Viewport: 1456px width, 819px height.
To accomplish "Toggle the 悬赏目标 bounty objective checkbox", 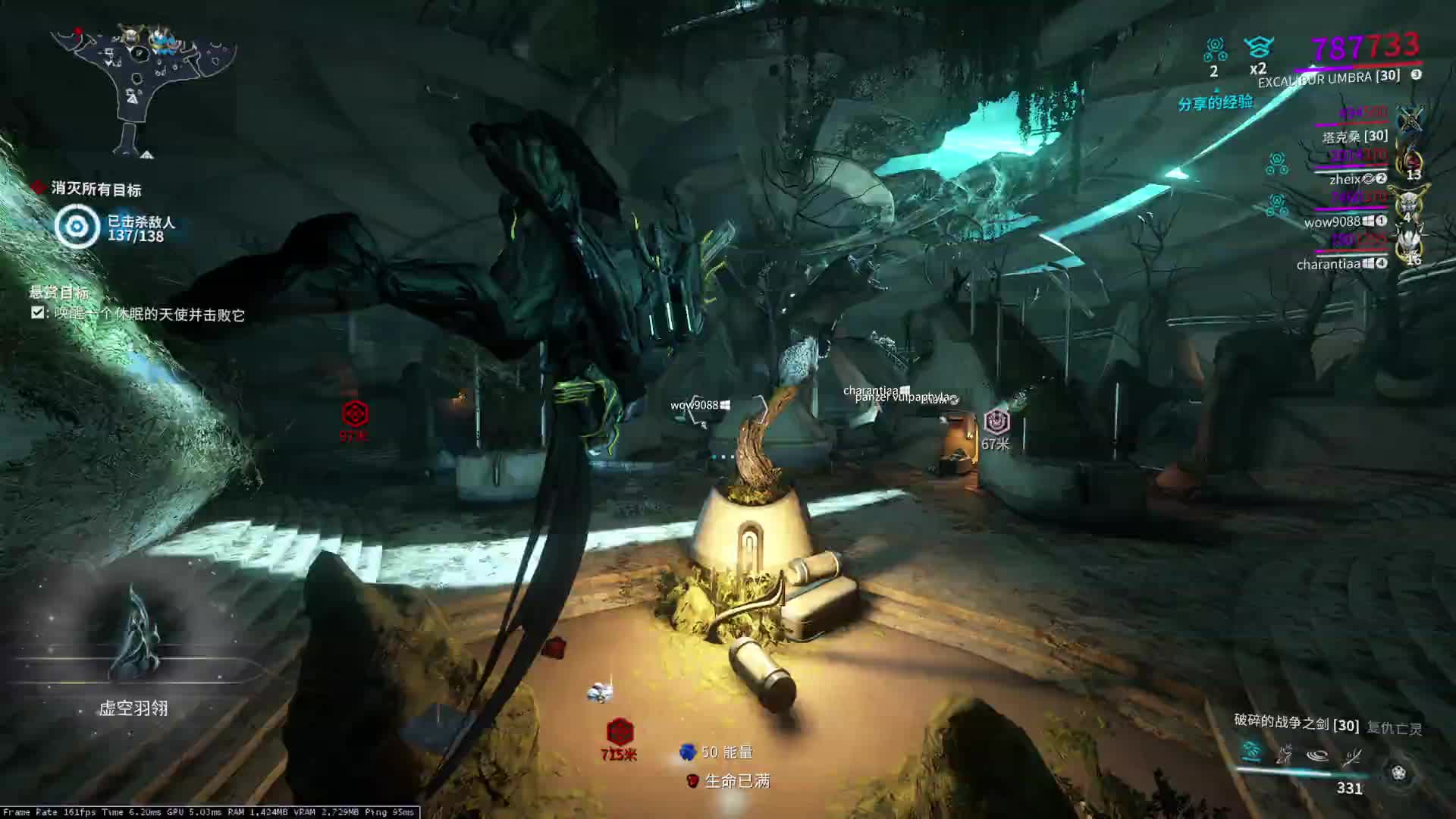I will pyautogui.click(x=37, y=312).
